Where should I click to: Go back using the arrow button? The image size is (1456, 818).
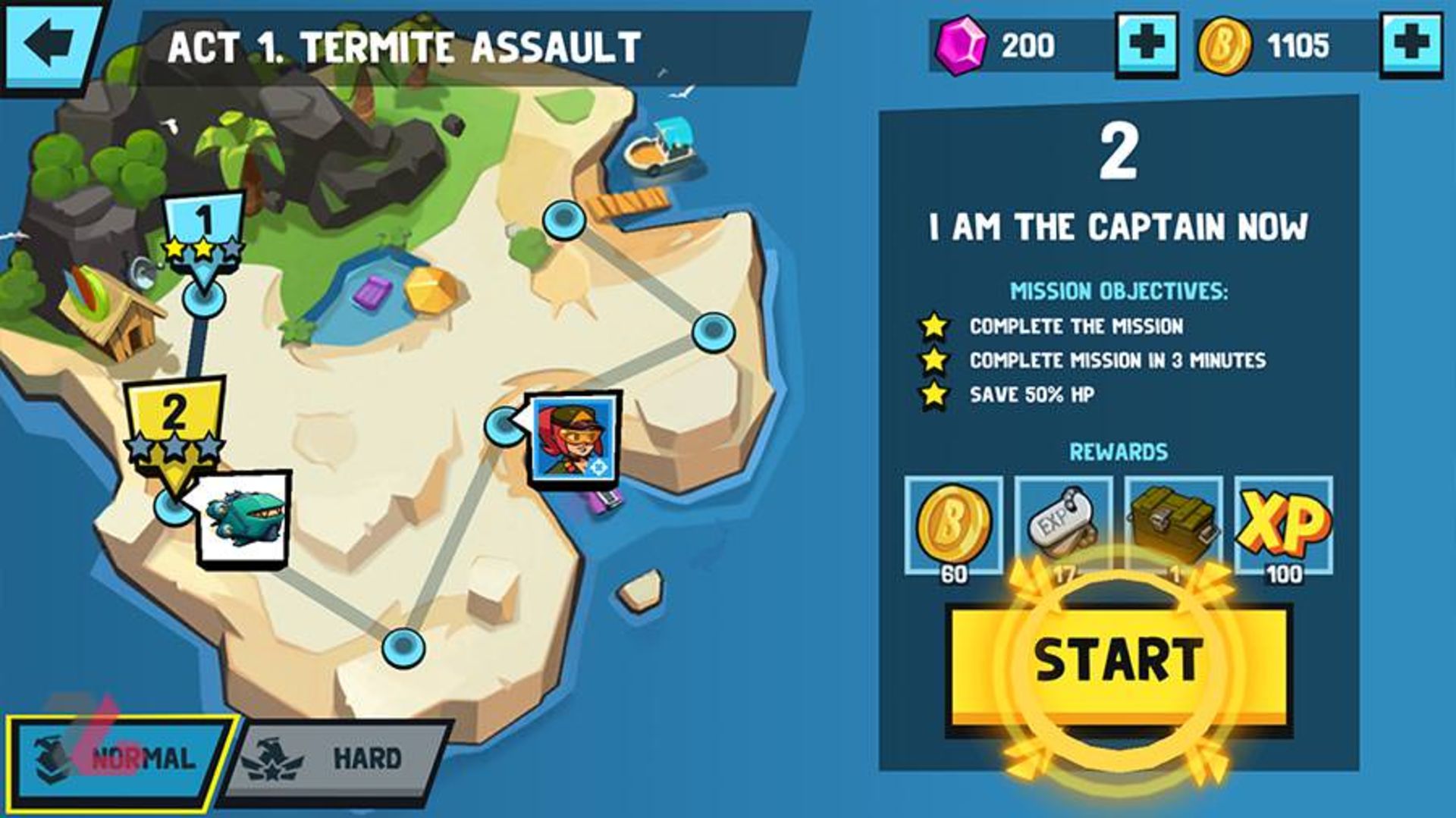coord(50,45)
